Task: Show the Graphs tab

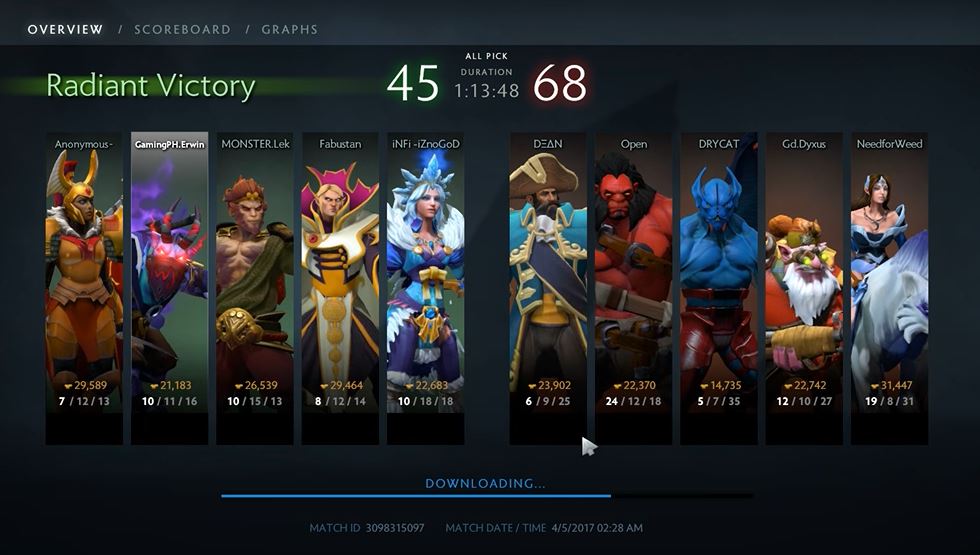Action: click(x=290, y=29)
